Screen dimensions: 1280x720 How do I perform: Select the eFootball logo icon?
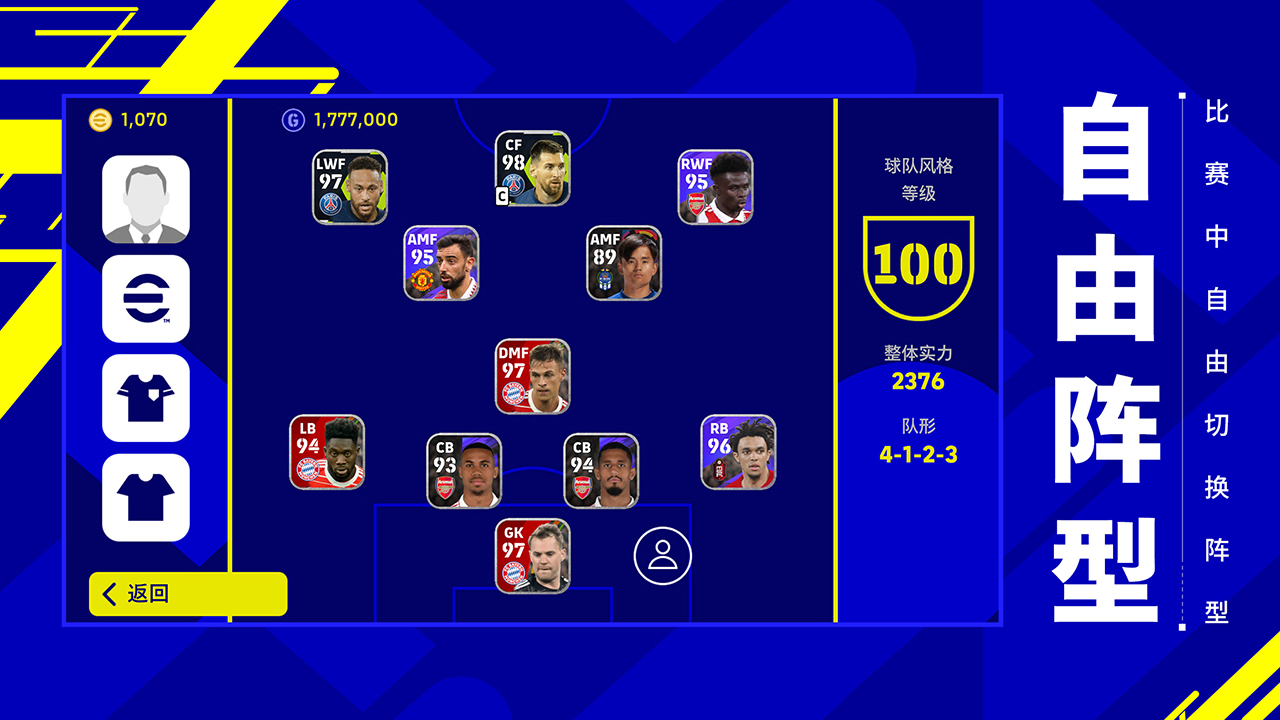145,295
